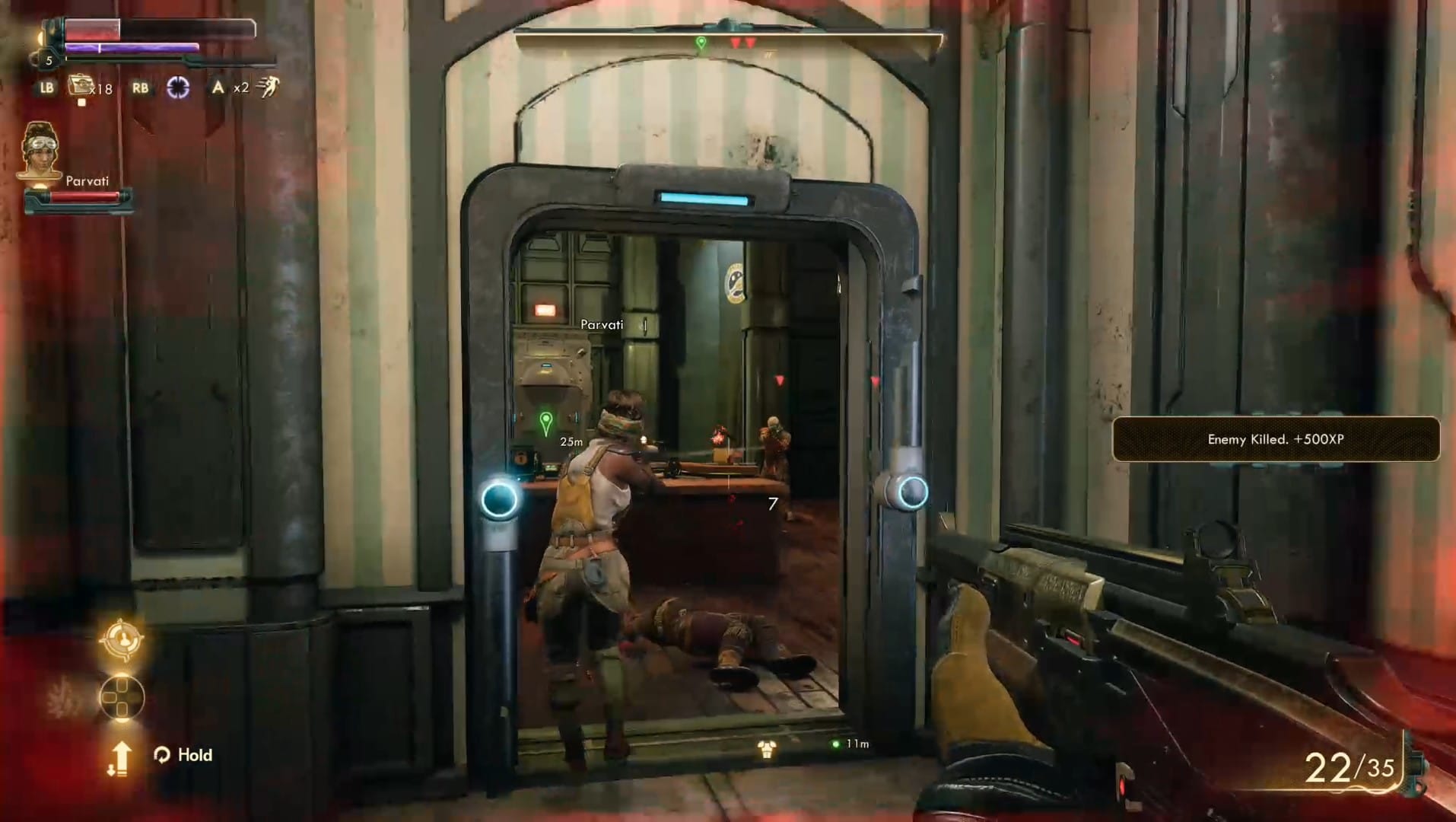
Task: Dismiss the Enemy Killed +500XP notification
Action: 1275,439
